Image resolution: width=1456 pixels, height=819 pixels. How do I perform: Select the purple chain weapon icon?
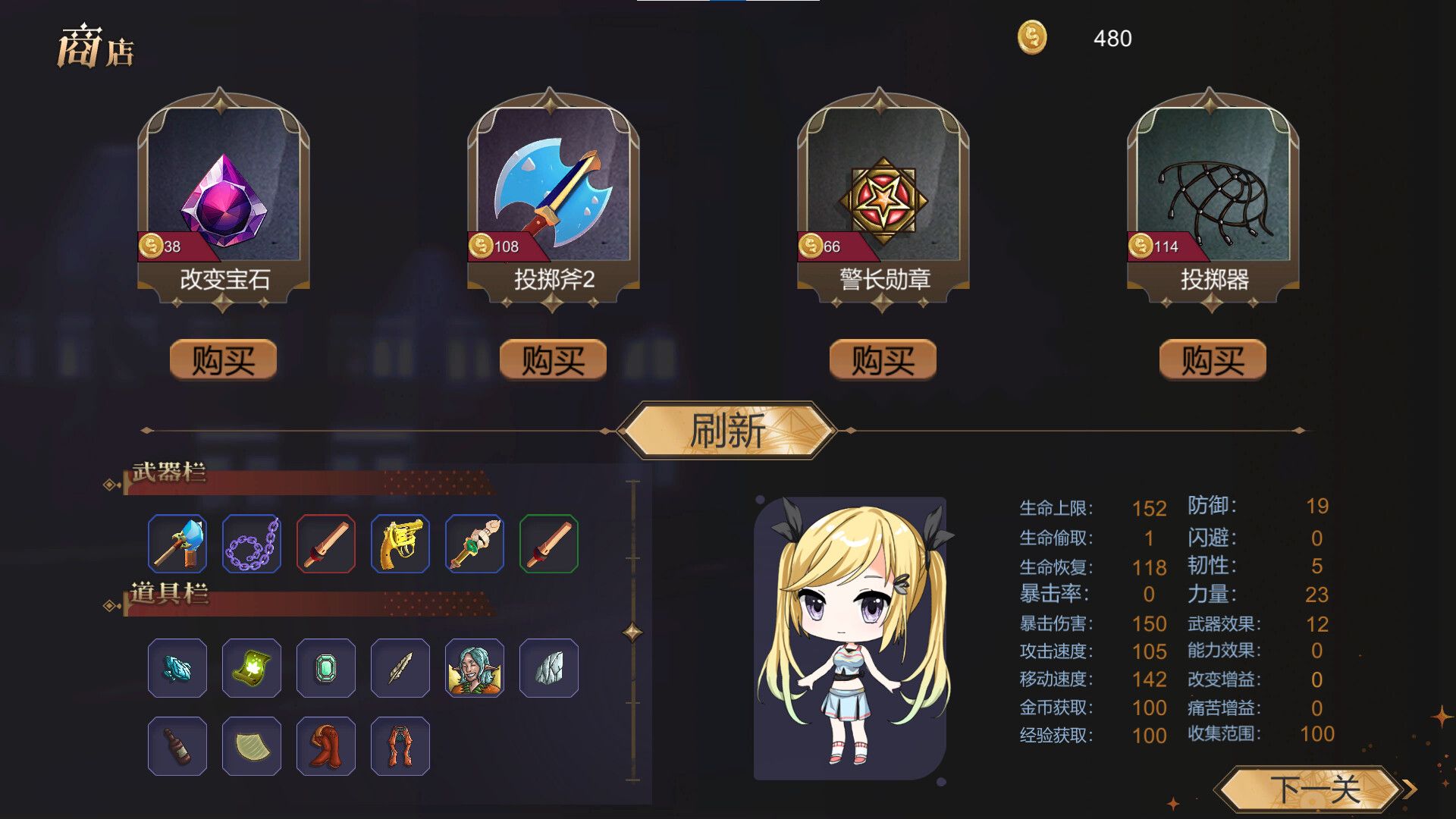[x=252, y=543]
